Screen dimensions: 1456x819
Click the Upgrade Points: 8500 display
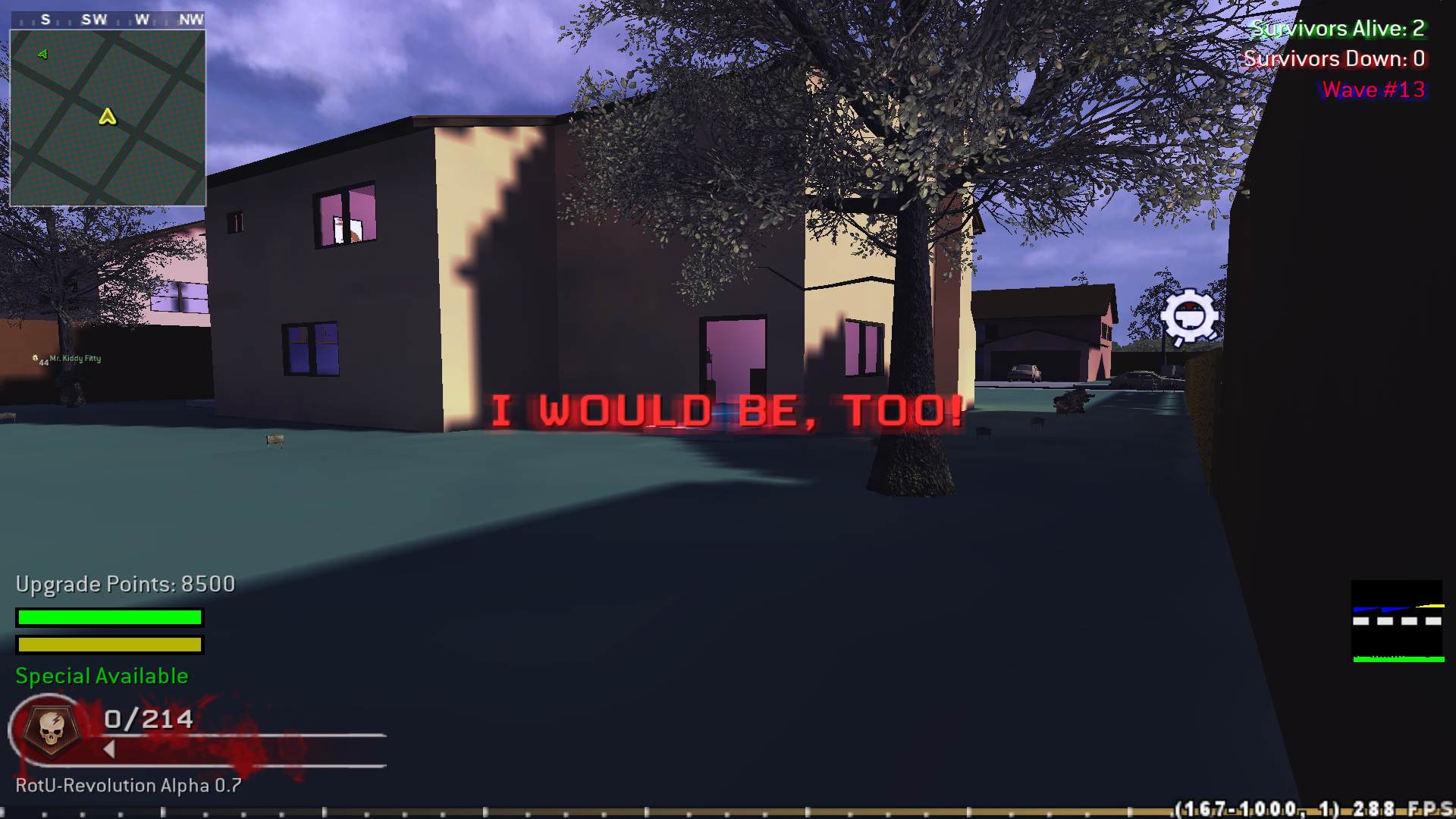click(124, 585)
